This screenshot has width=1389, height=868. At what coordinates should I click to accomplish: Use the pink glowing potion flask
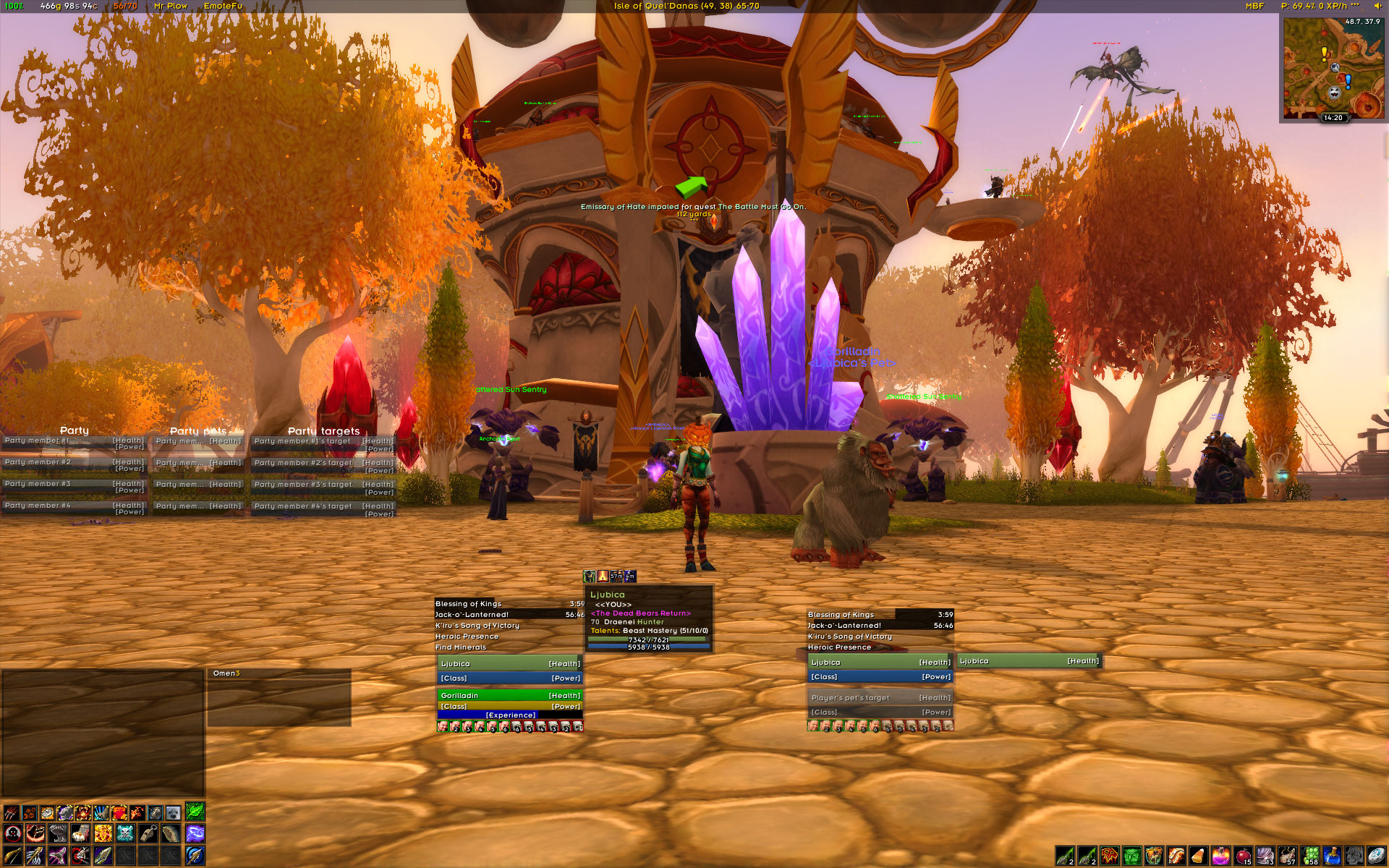point(1220,856)
